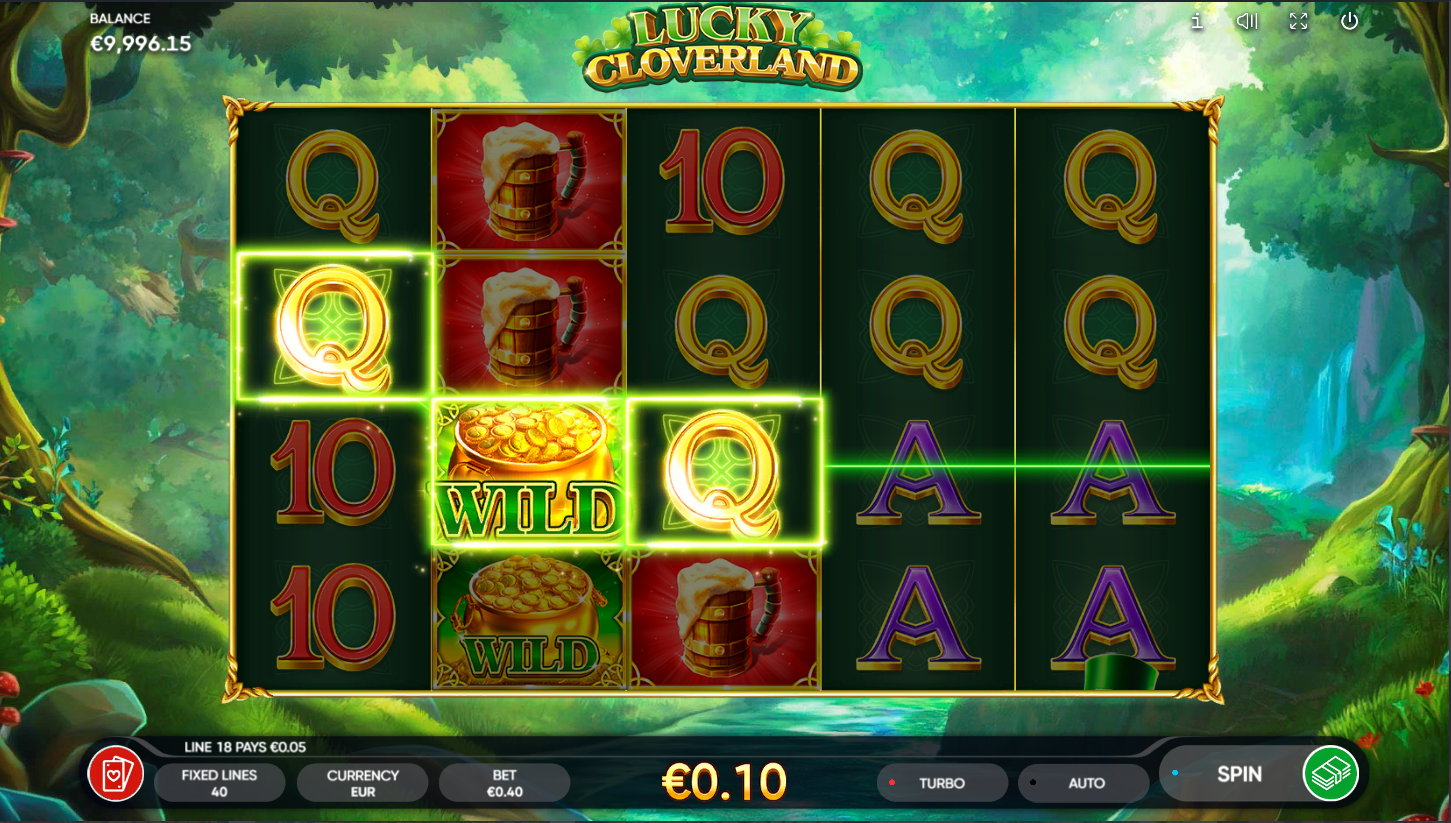The height and width of the screenshot is (823, 1451).
Task: Open the CURRENCY EUR selector
Action: point(362,783)
